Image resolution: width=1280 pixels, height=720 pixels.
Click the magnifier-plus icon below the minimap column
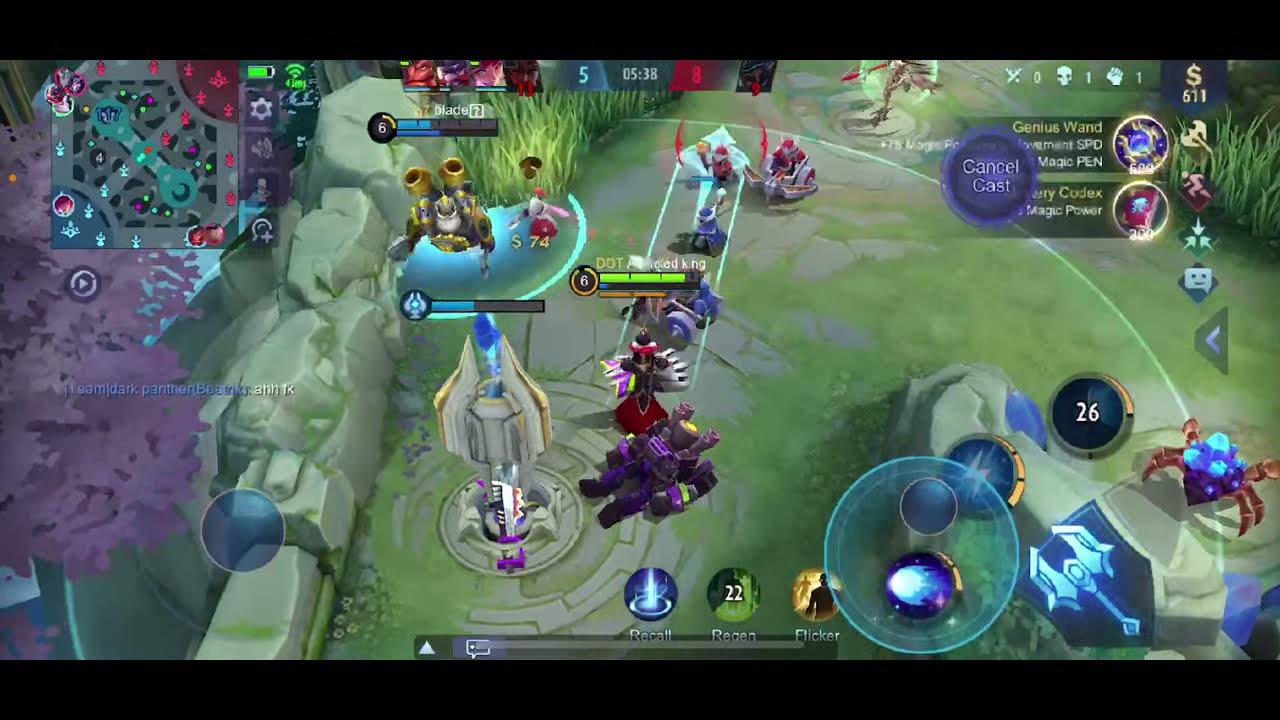[x=262, y=231]
